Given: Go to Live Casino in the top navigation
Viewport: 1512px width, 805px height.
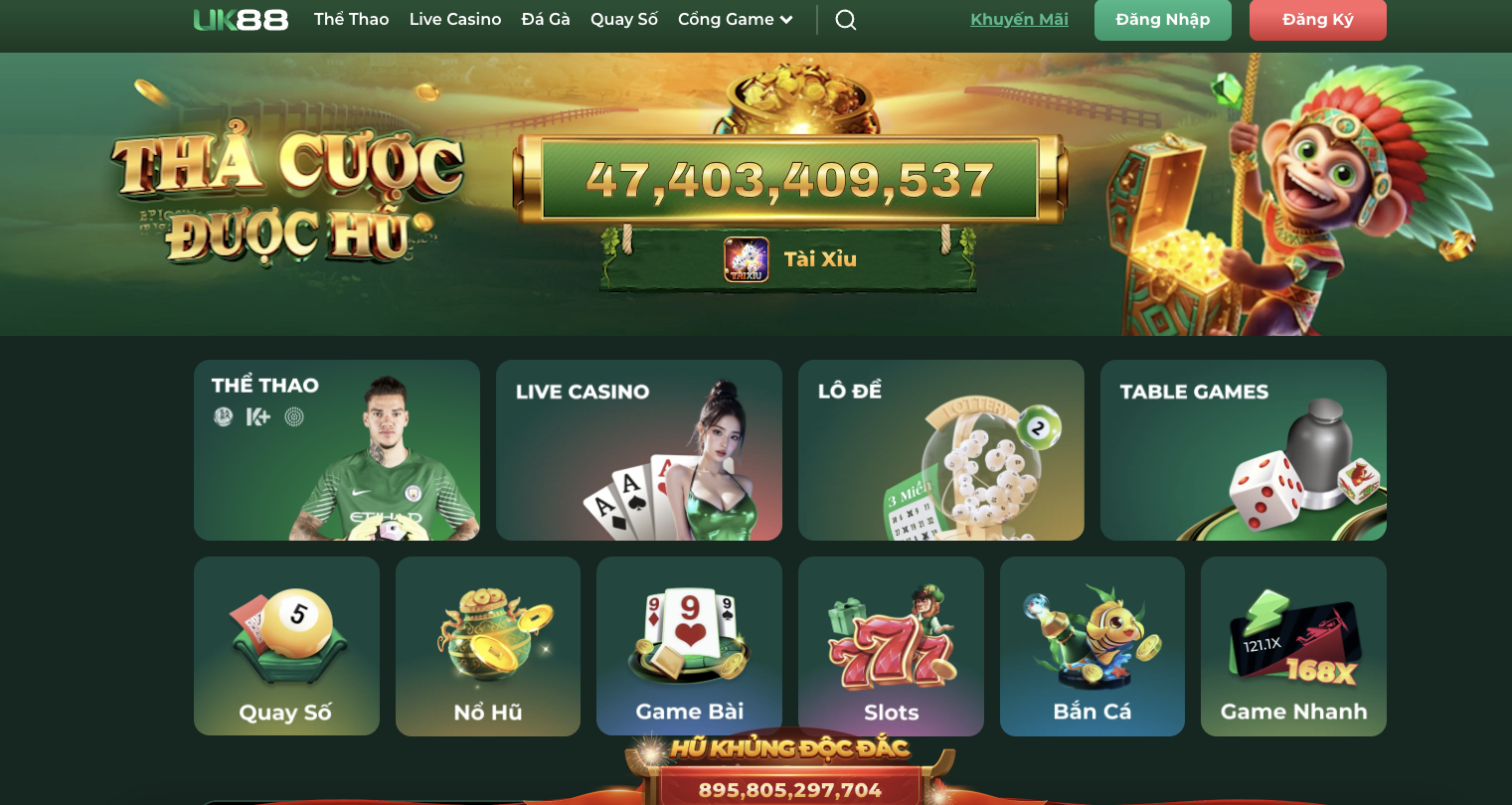Looking at the screenshot, I should (x=455, y=20).
